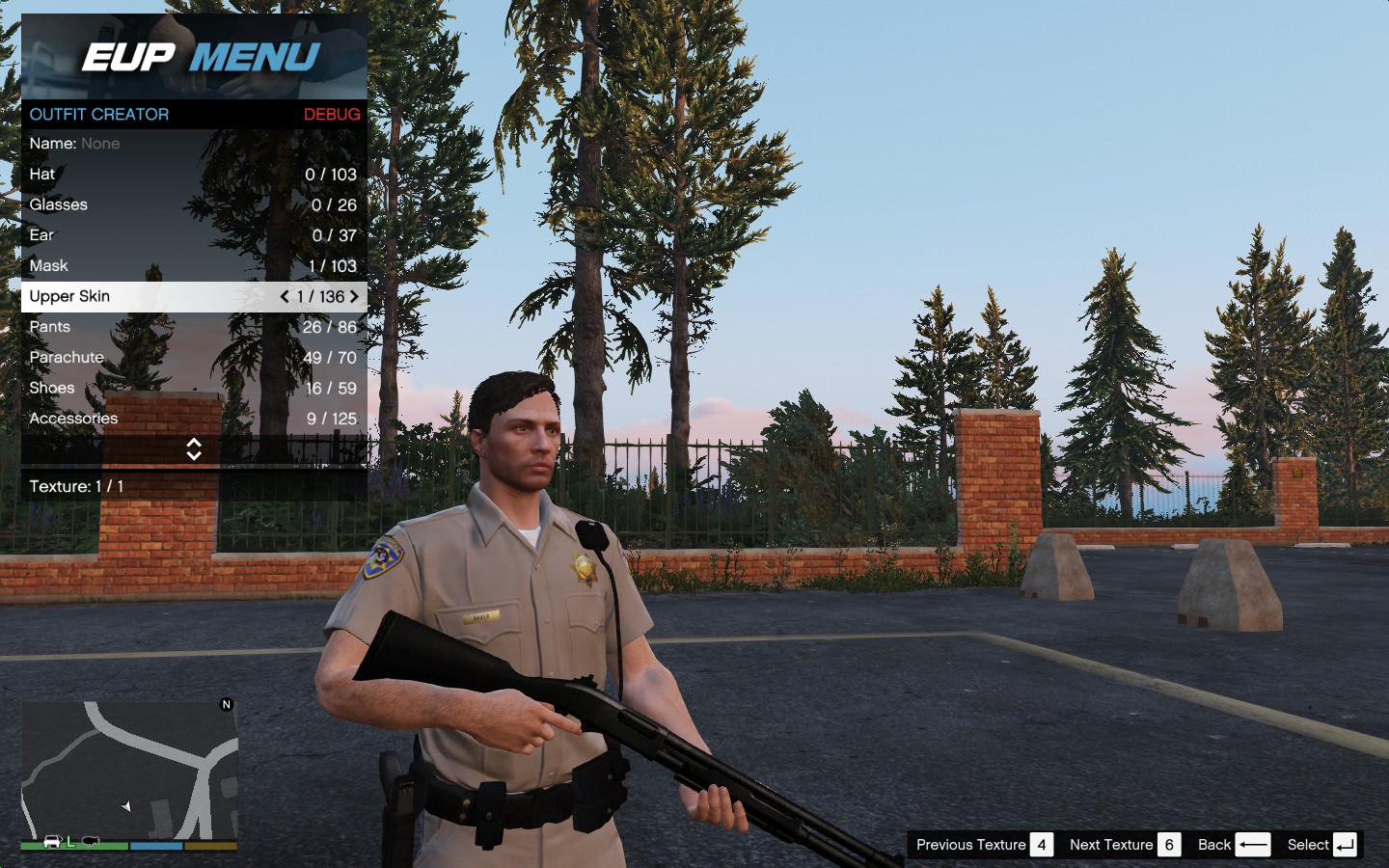This screenshot has width=1389, height=868.
Task: Open the Ear component row
Action: click(x=193, y=235)
